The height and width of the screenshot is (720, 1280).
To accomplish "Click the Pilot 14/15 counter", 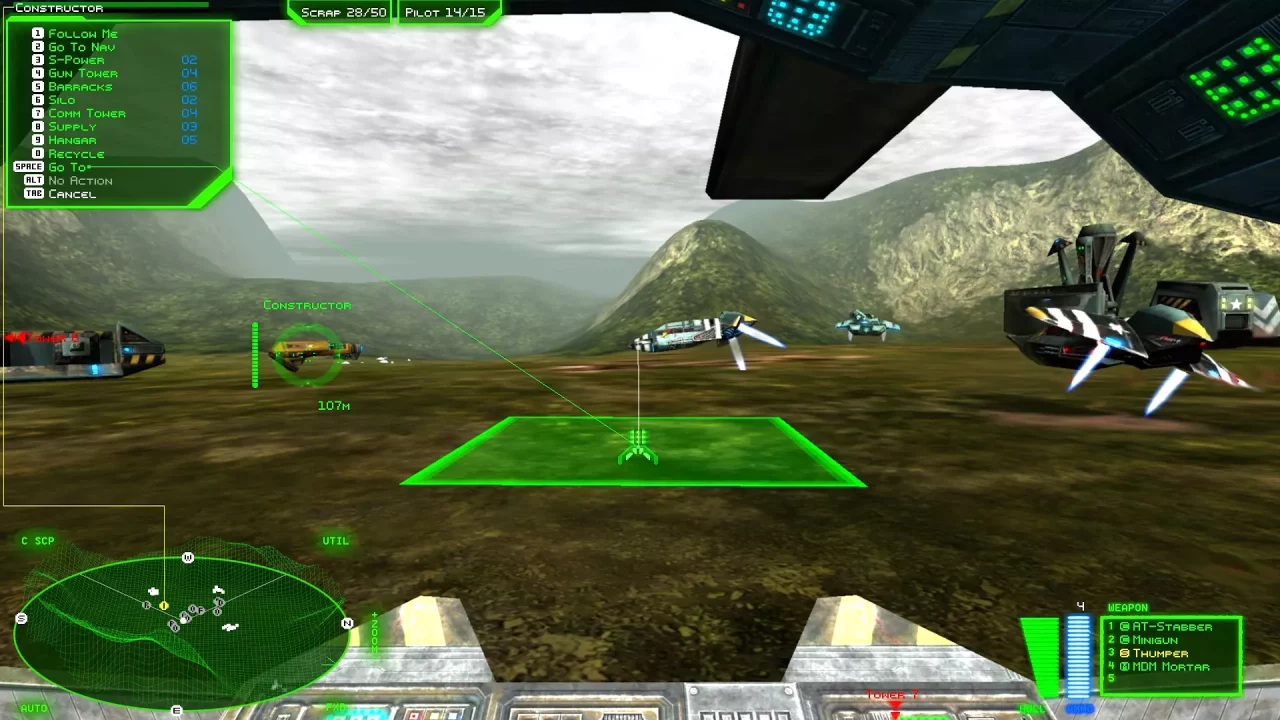I will [x=446, y=13].
